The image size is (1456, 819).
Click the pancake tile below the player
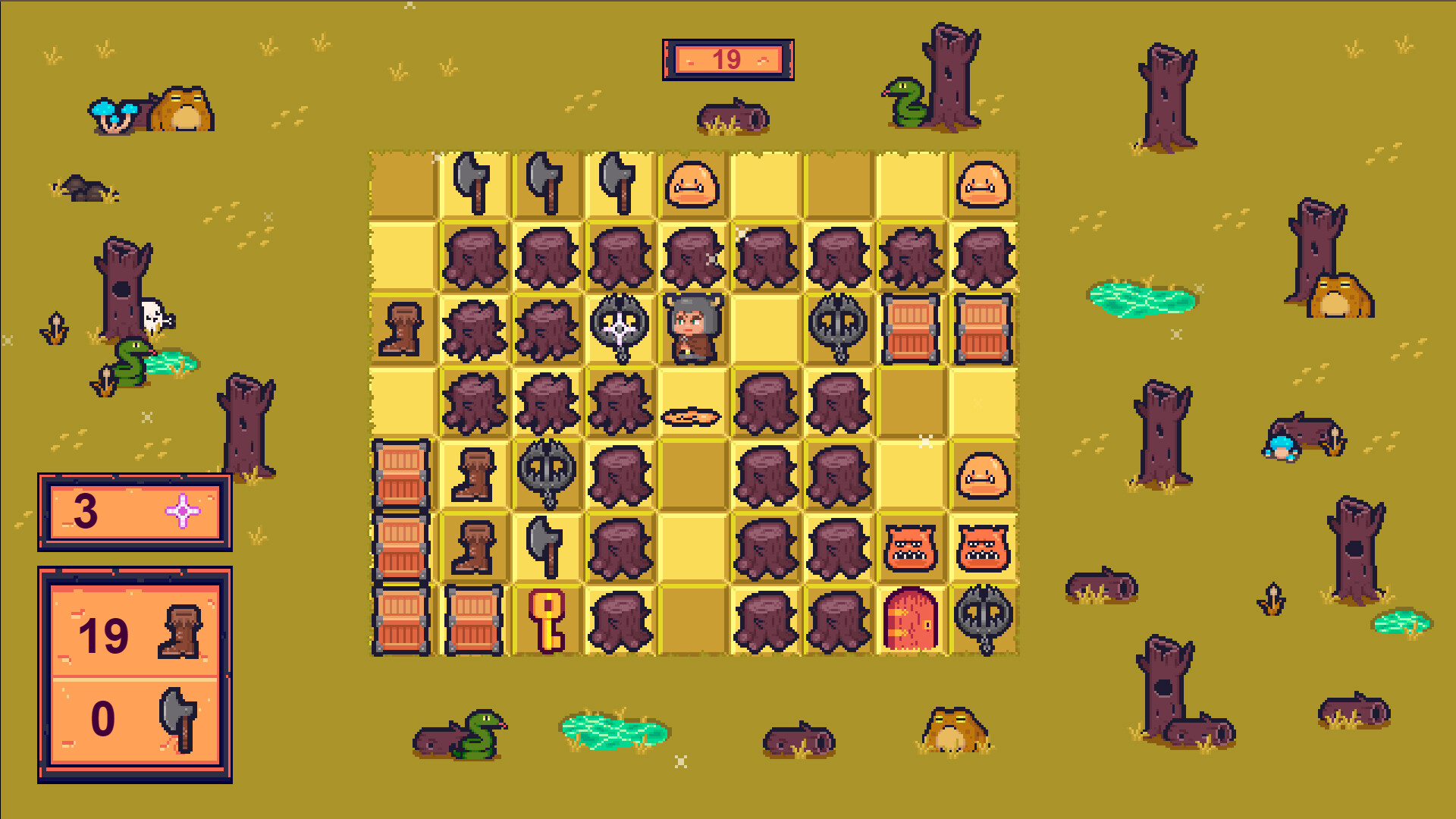pyautogui.click(x=692, y=415)
